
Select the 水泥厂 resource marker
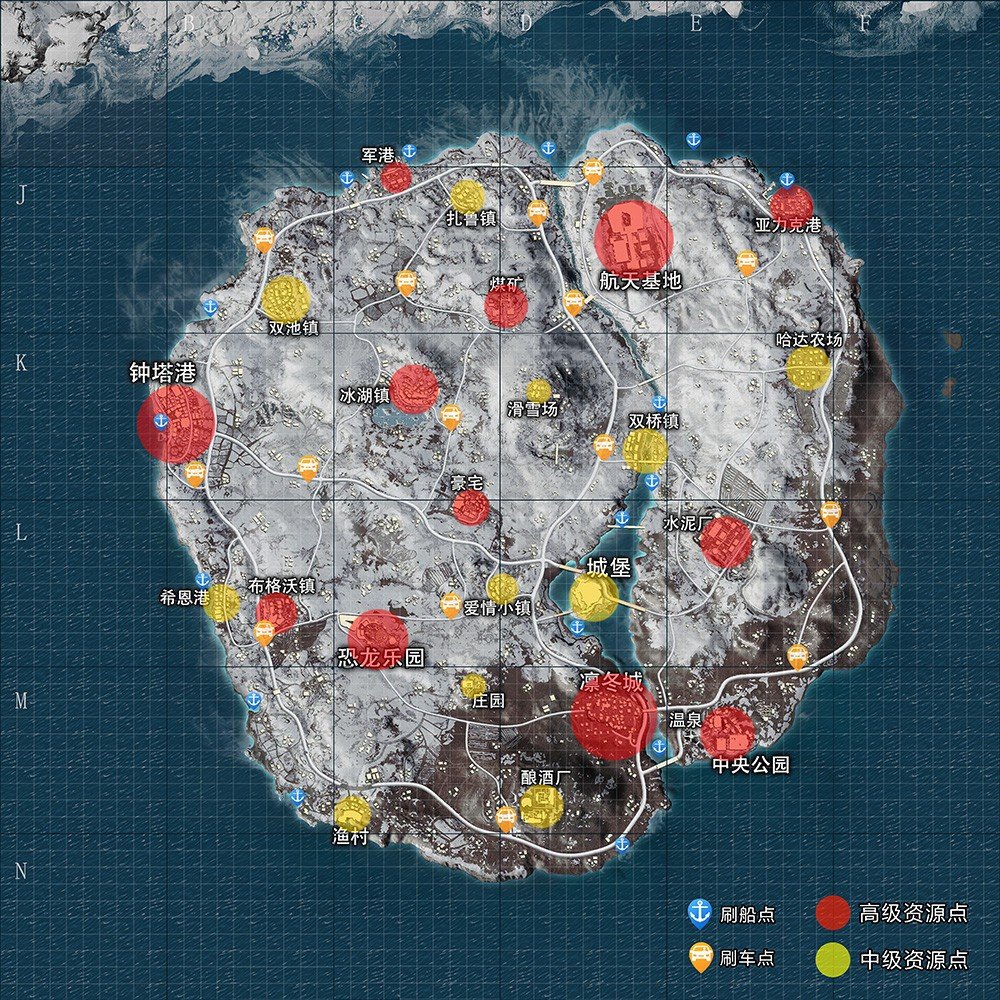(x=725, y=542)
